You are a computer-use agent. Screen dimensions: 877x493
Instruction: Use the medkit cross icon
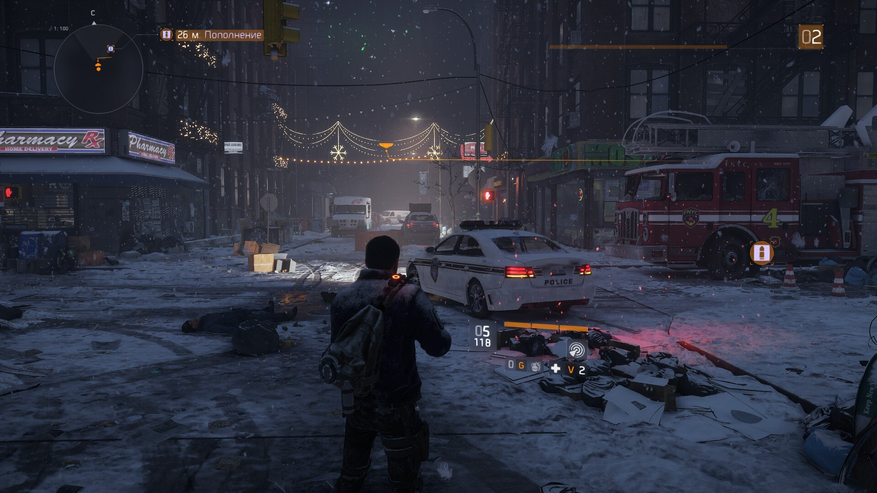point(556,368)
